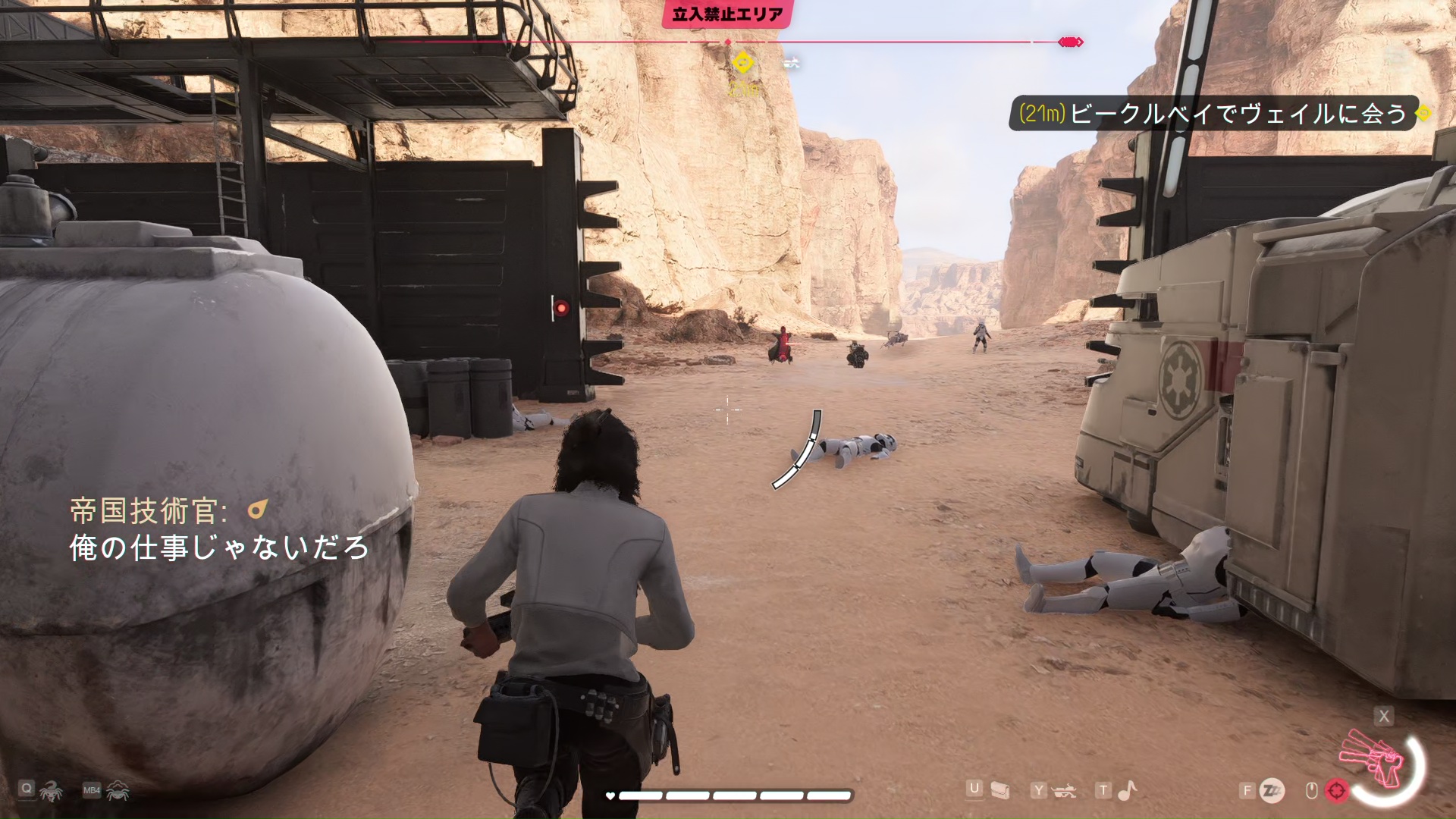Call the speeder bike icon
The height and width of the screenshot is (819, 1456).
point(1065,792)
